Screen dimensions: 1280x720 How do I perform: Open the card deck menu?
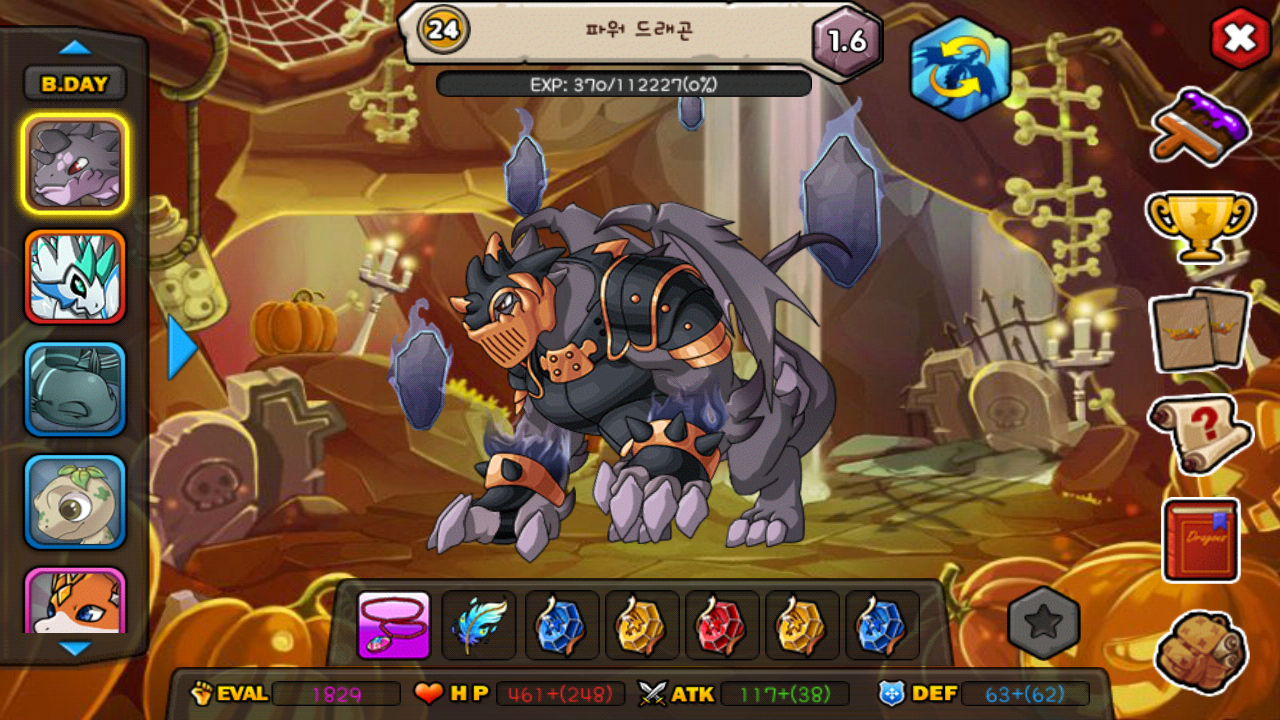tap(1200, 329)
